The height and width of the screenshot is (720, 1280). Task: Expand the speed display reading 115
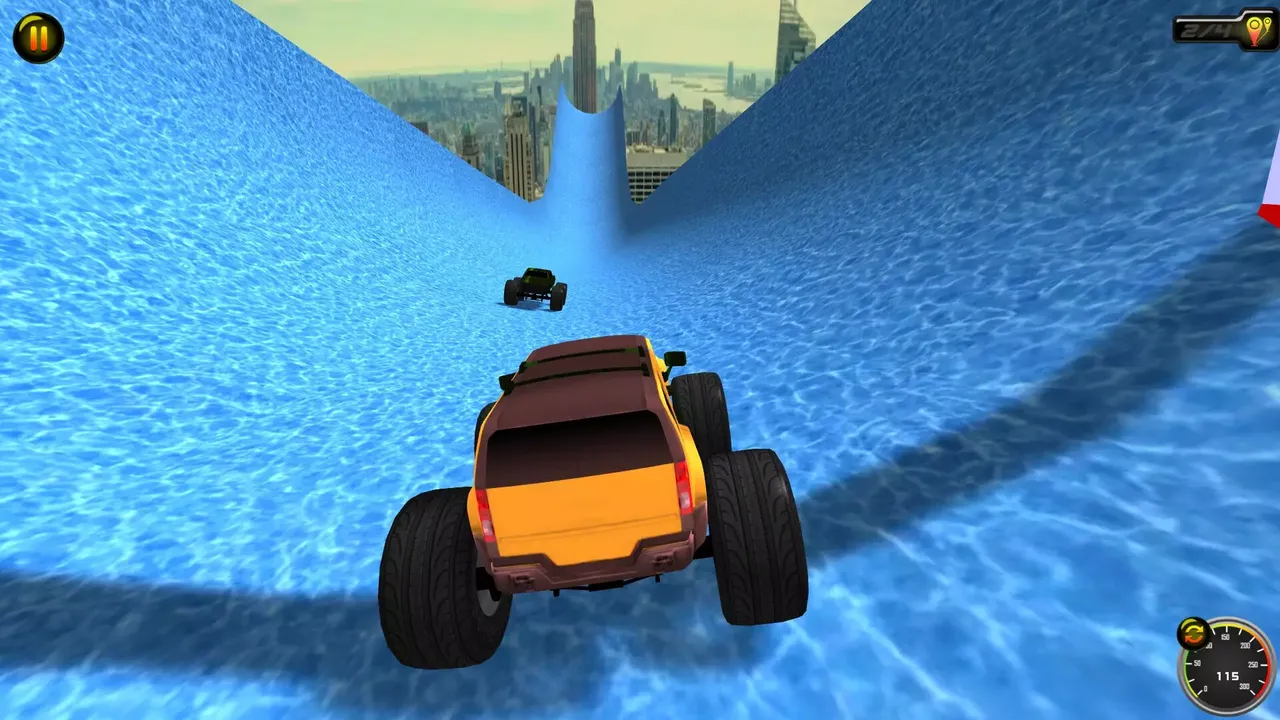click(1228, 676)
